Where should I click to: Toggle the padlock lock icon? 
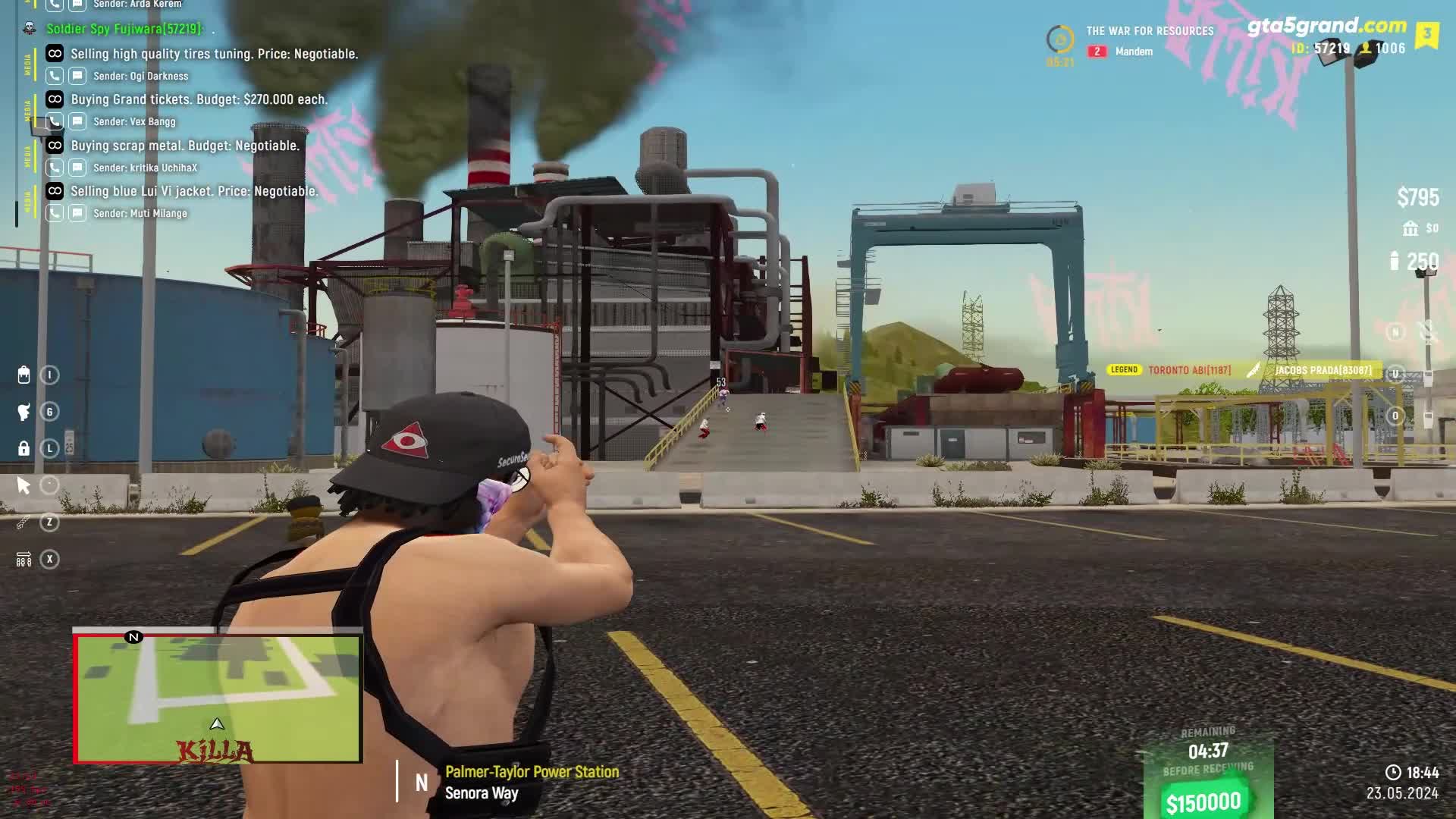pyautogui.click(x=24, y=449)
